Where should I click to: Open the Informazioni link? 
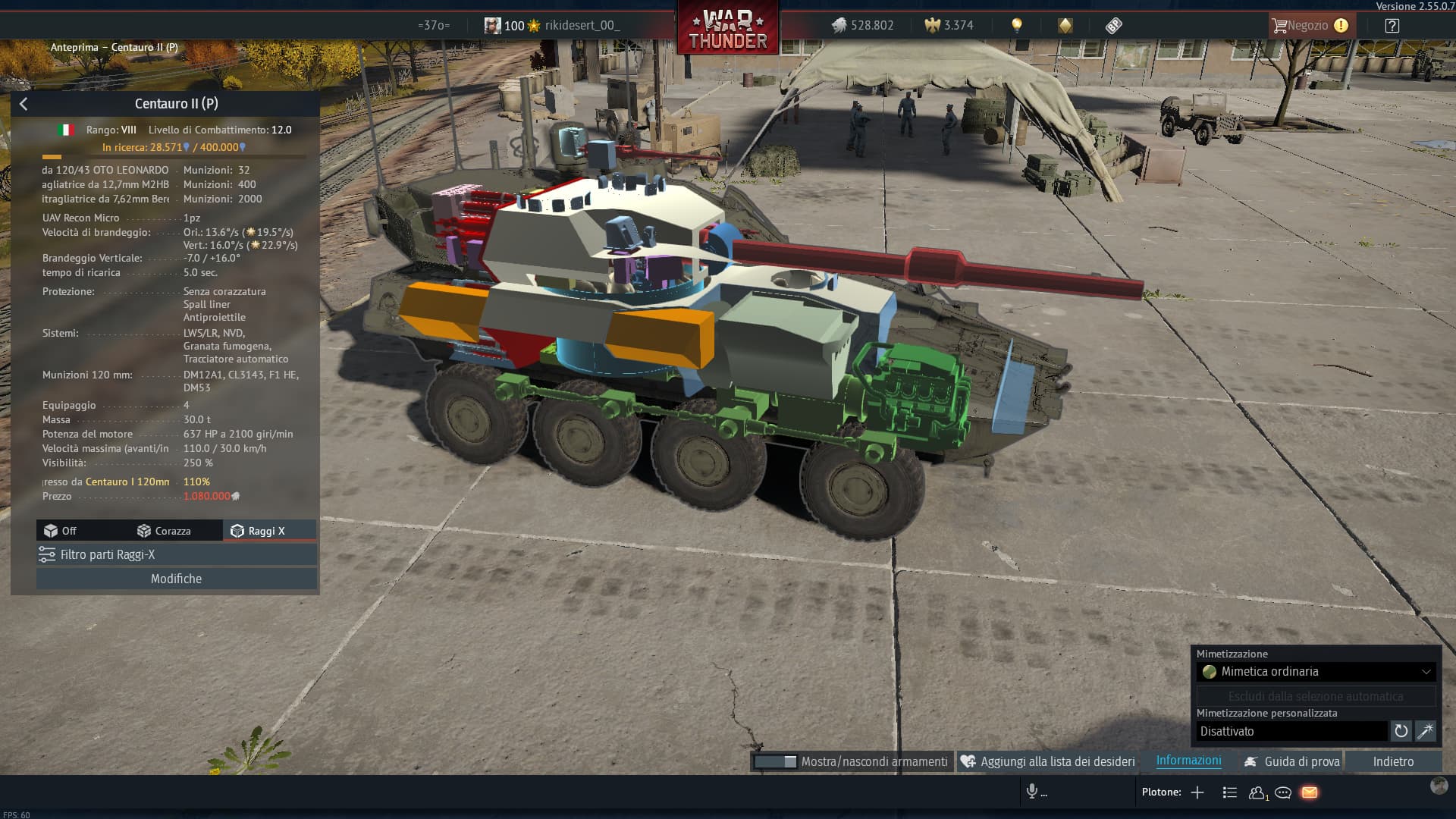click(1188, 761)
